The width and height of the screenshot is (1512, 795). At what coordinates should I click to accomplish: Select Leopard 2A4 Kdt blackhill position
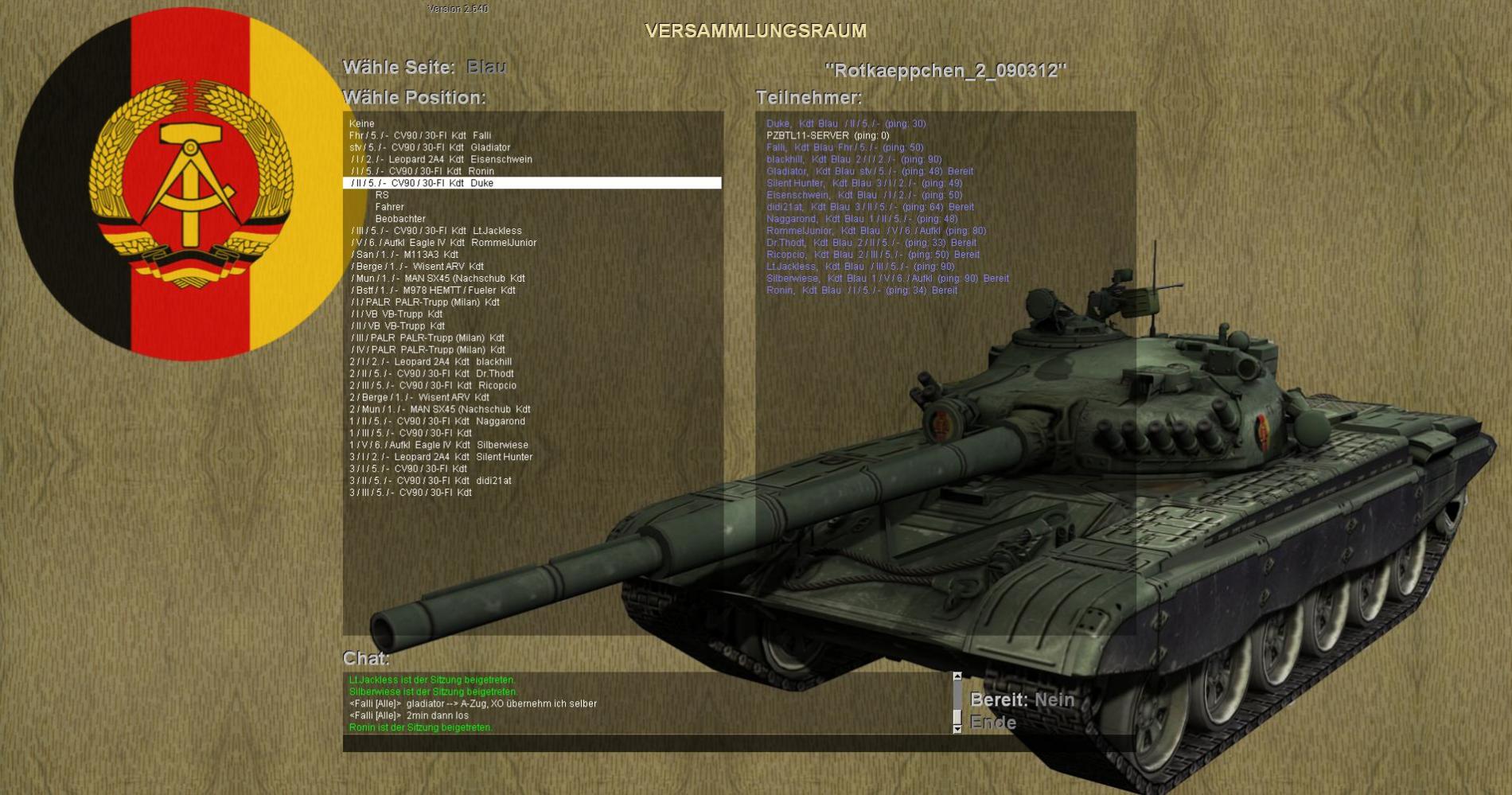coord(431,361)
